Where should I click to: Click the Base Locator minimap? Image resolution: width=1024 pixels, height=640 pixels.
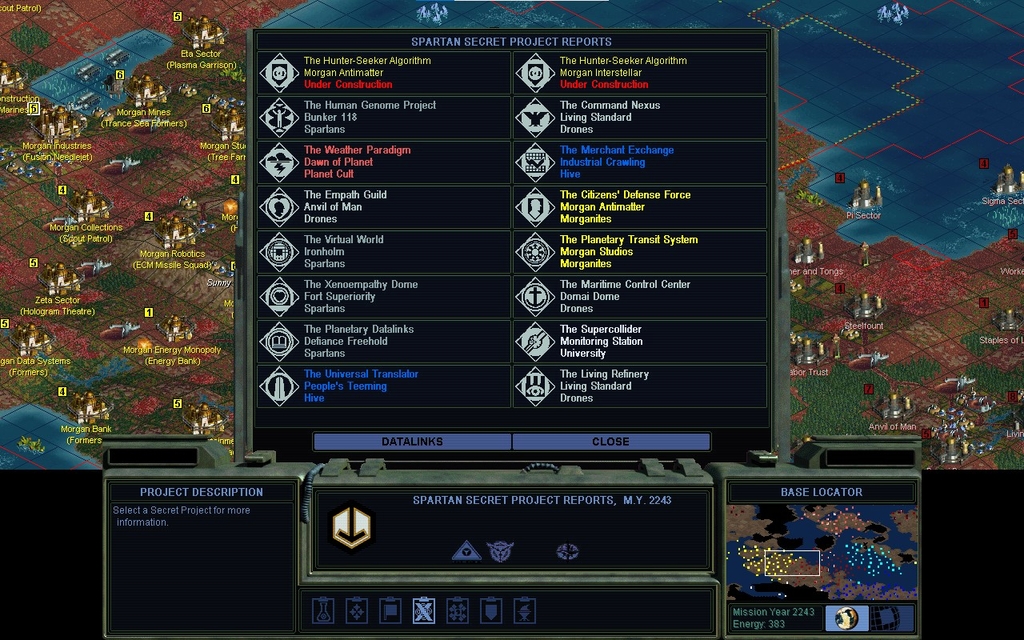(x=821, y=552)
